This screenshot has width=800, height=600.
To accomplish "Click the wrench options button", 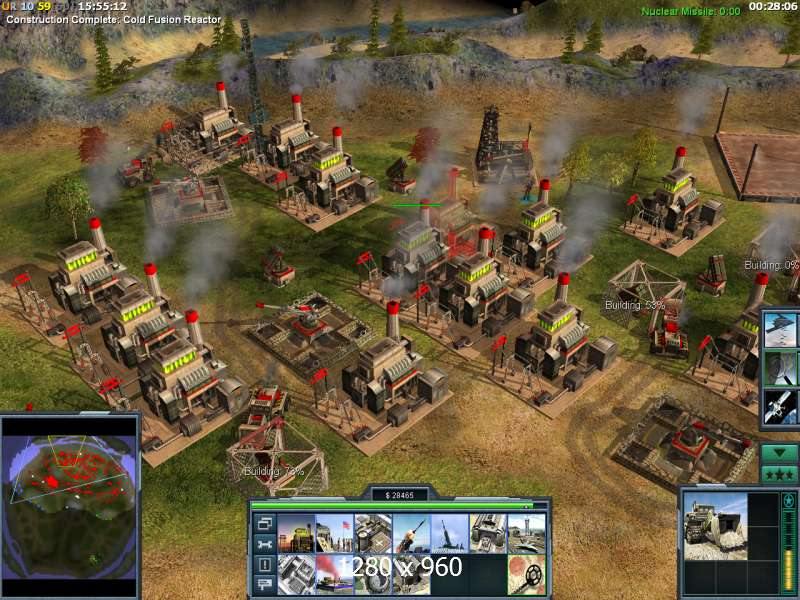I will tap(265, 544).
